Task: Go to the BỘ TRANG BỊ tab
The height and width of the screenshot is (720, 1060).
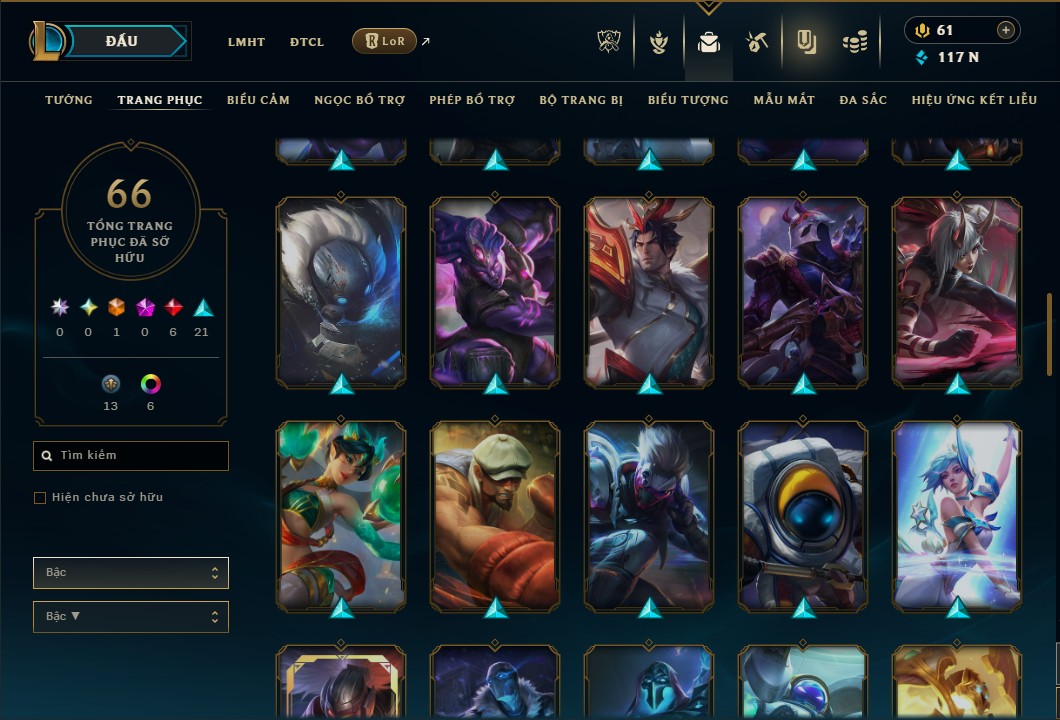Action: click(x=581, y=100)
